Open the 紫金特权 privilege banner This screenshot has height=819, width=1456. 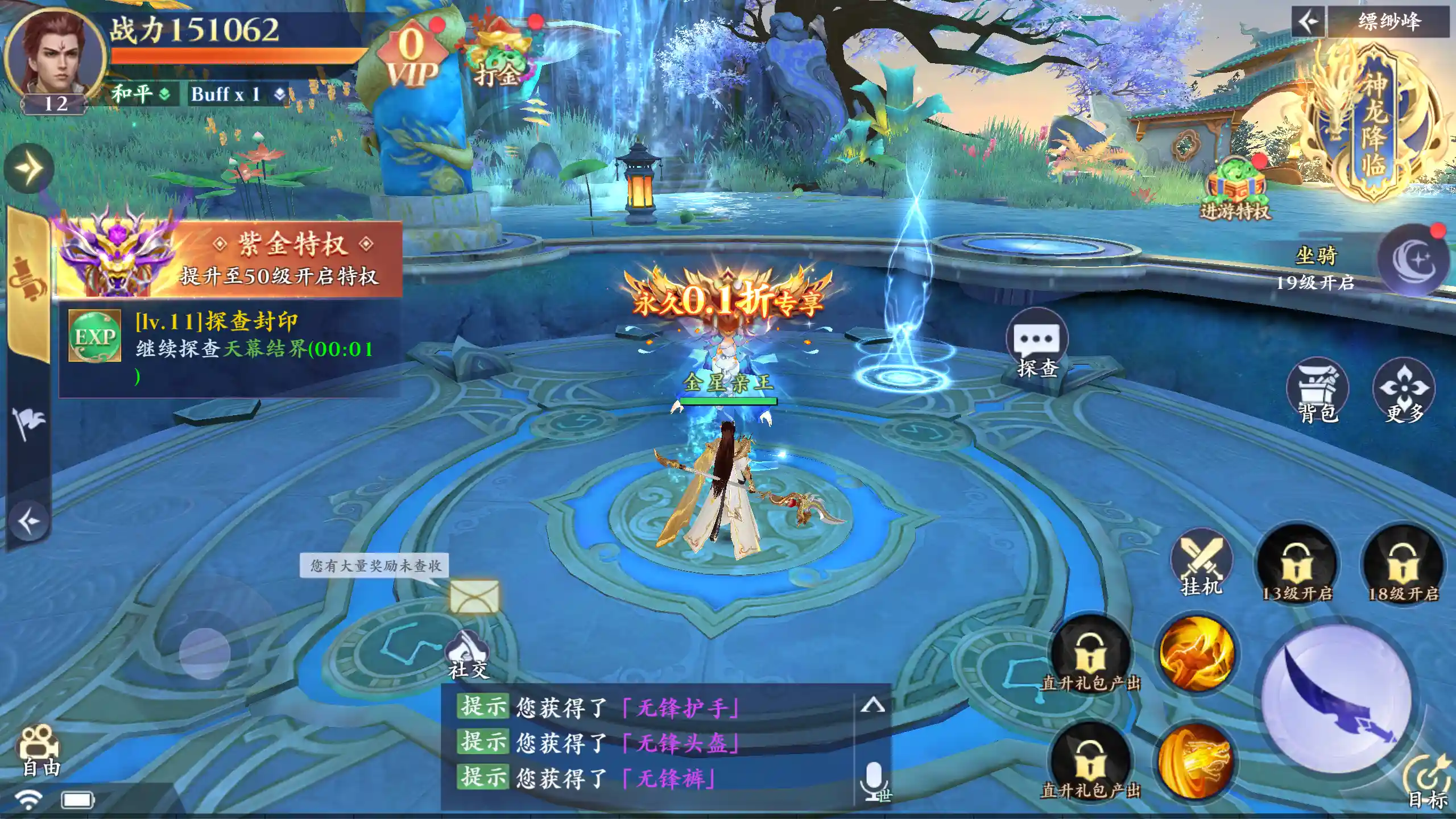coord(227,259)
